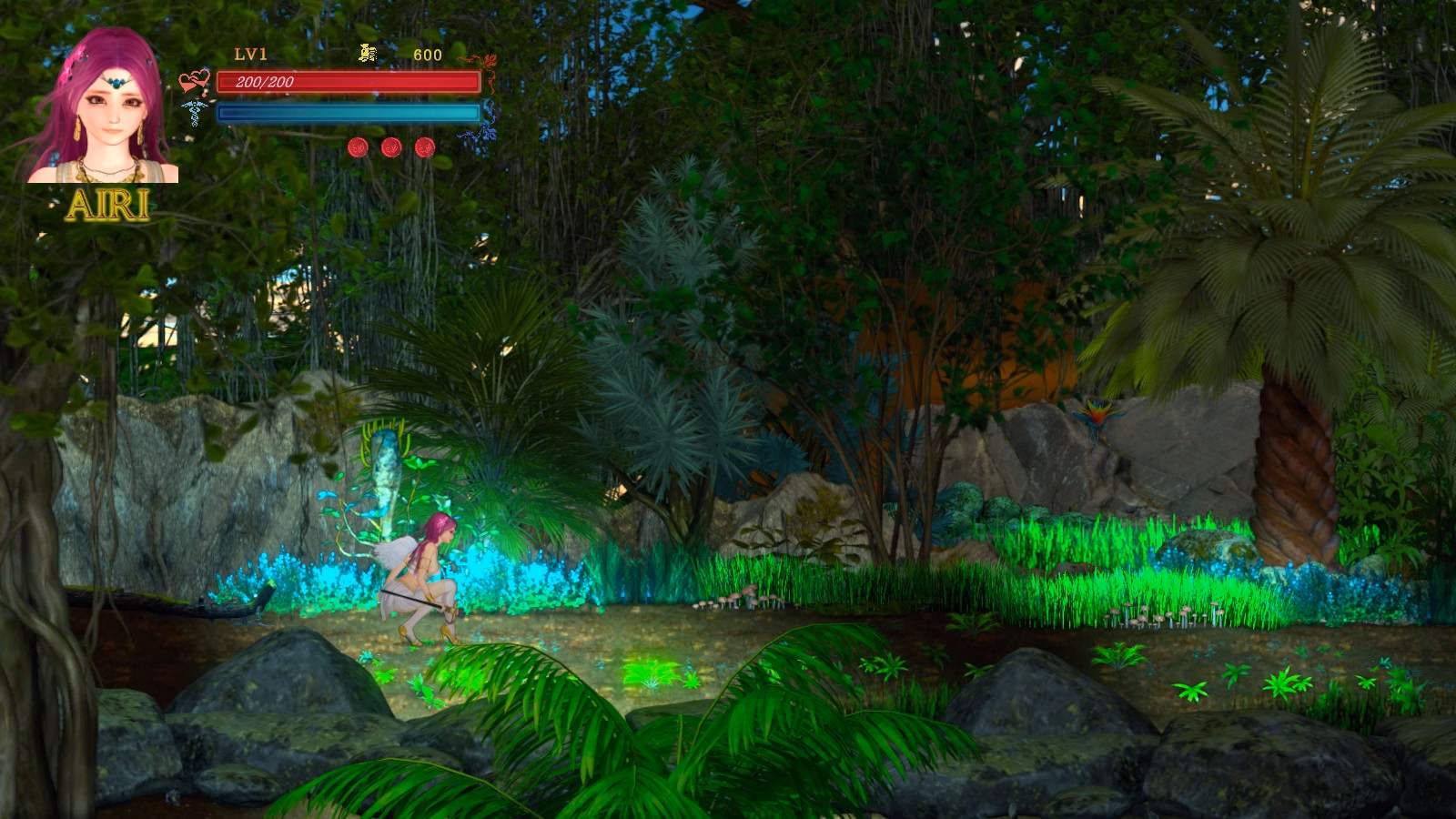Image resolution: width=1456 pixels, height=819 pixels.
Task: Click the gold coin currency icon
Action: 368,52
